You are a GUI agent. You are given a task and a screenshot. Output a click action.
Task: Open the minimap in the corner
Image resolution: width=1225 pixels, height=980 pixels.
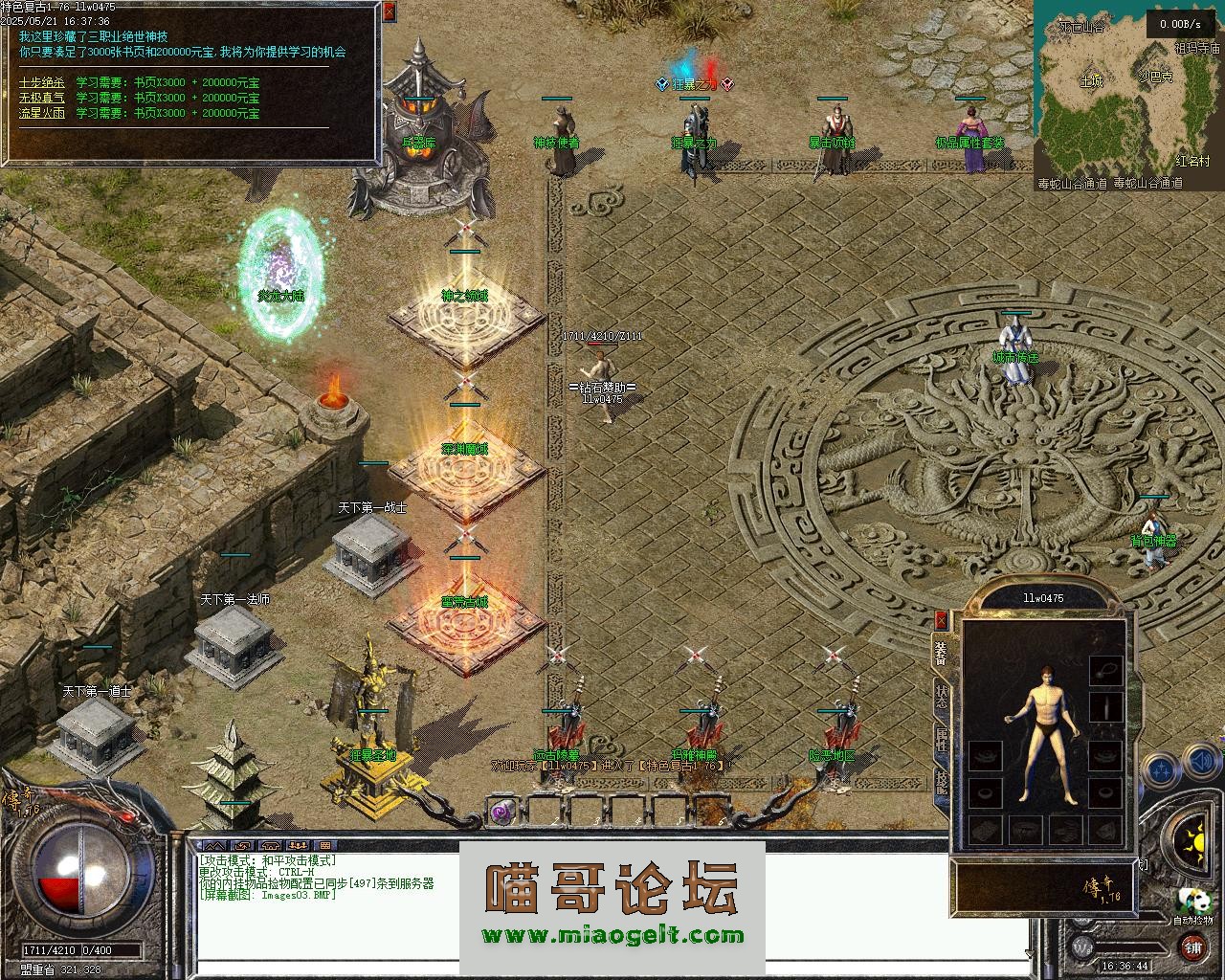click(1127, 91)
